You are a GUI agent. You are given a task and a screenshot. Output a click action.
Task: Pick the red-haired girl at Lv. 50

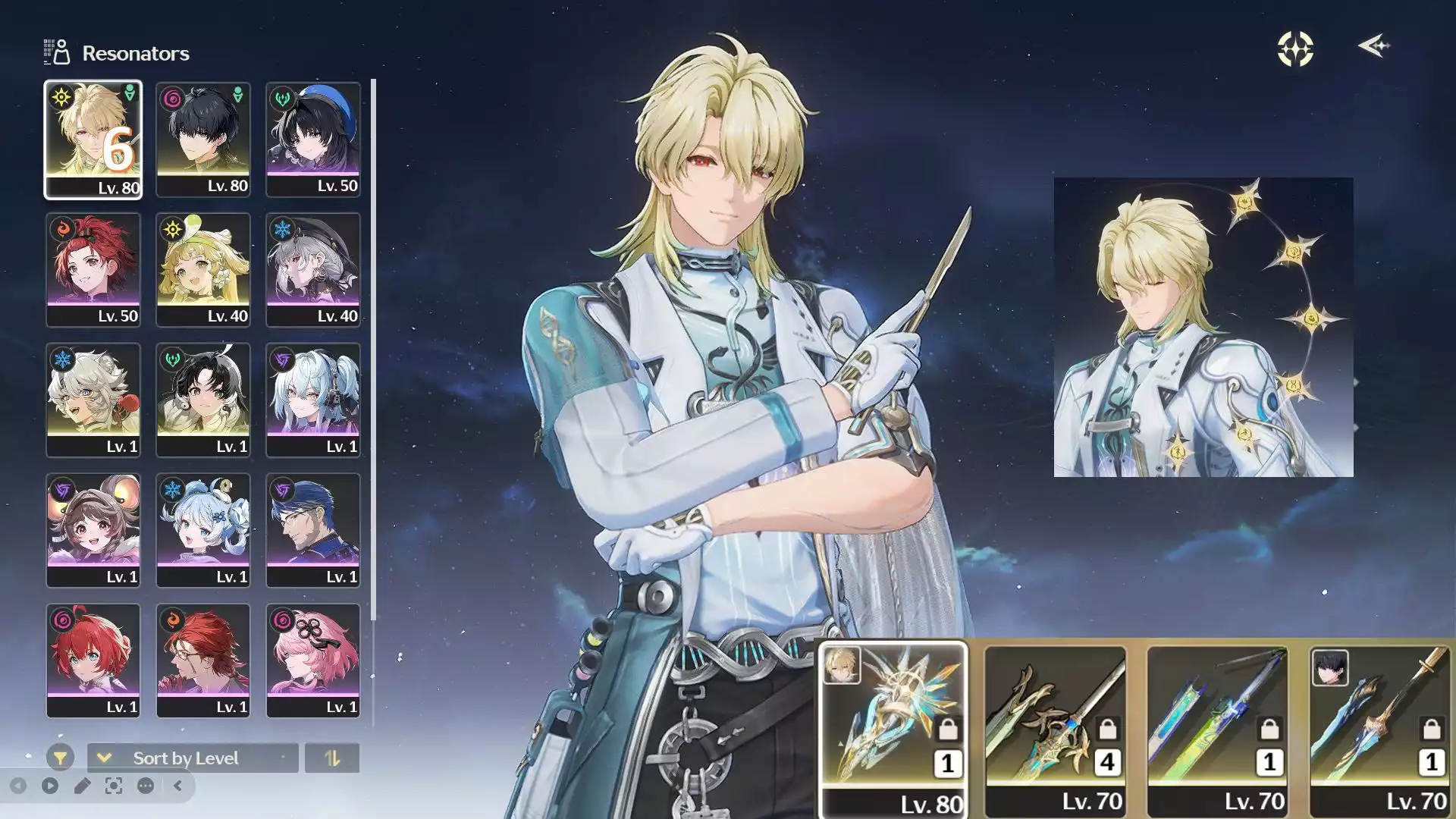click(93, 270)
